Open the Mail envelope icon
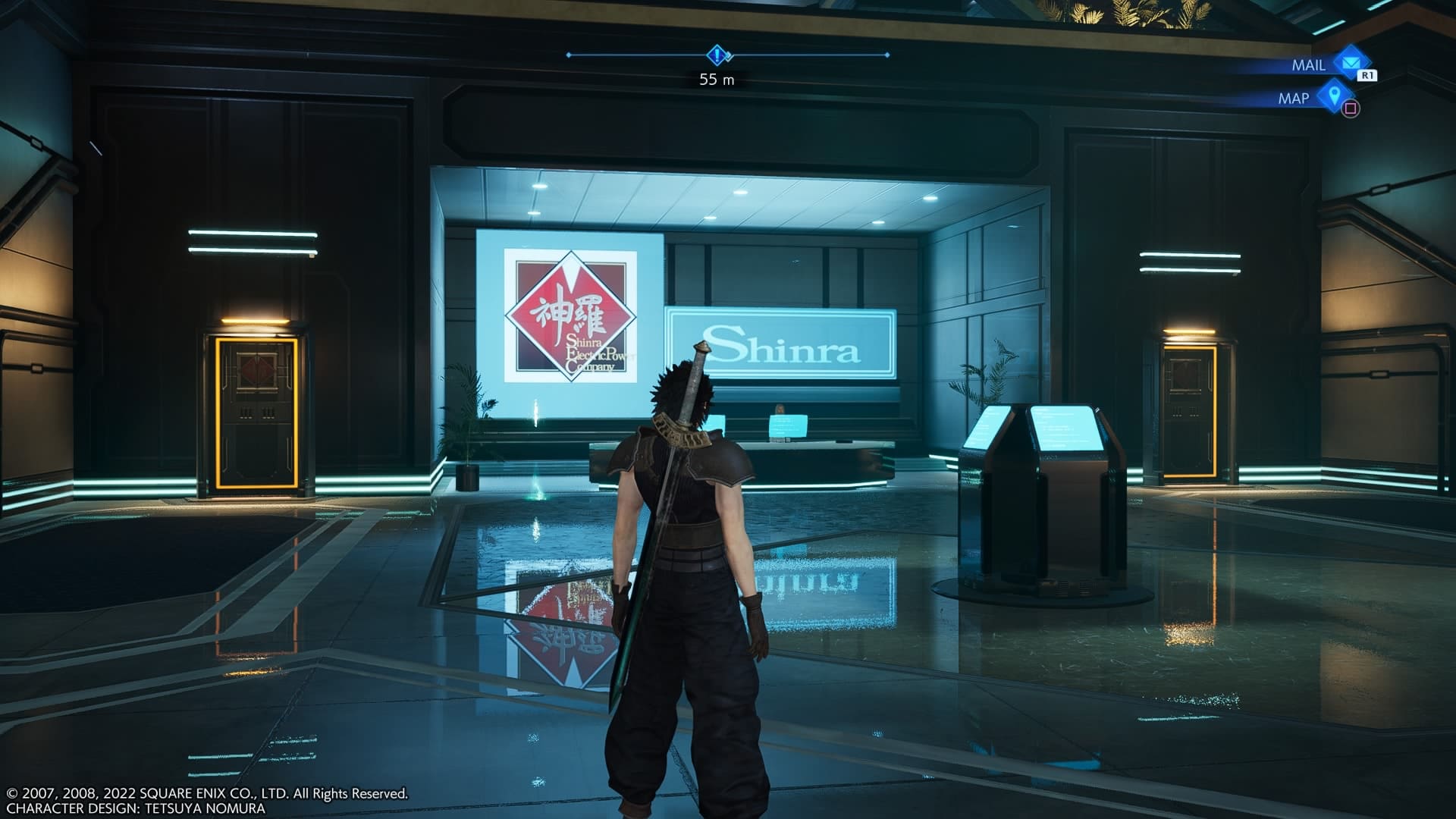 pyautogui.click(x=1348, y=64)
